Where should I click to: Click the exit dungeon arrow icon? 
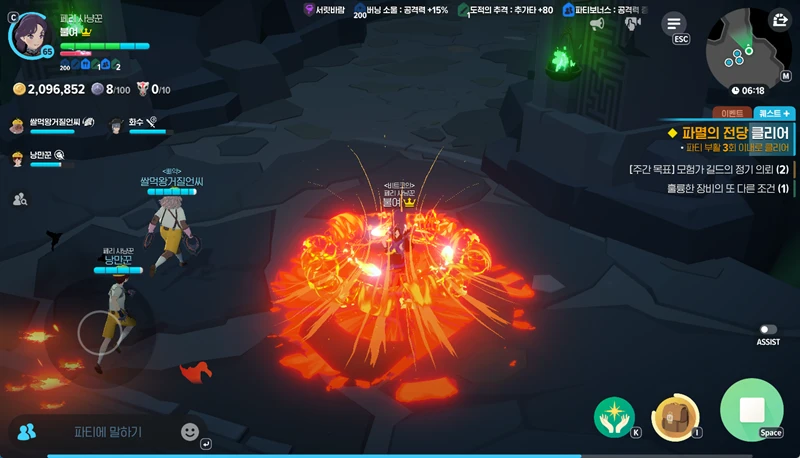[x=780, y=19]
